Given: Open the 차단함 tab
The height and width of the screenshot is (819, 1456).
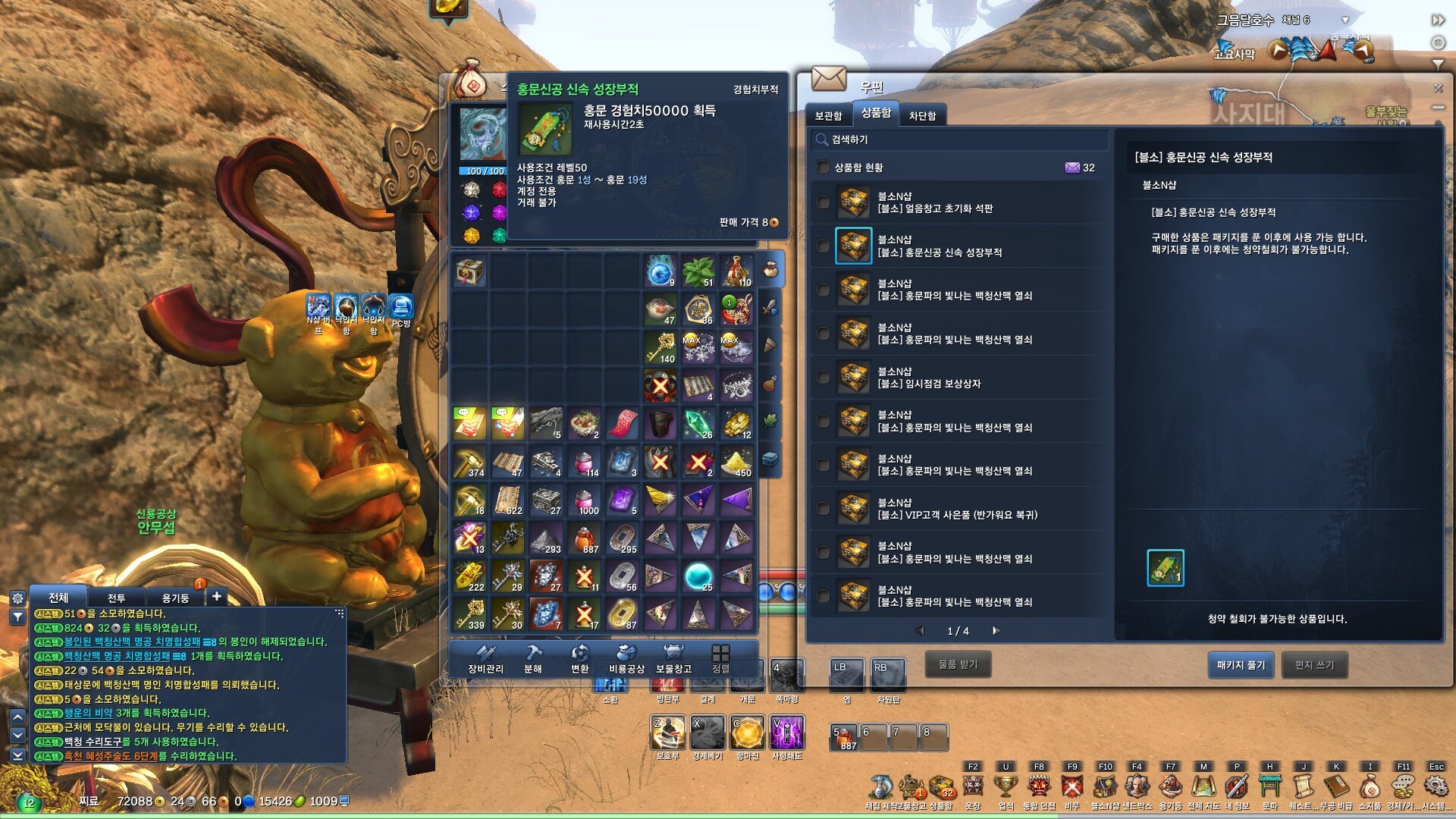Looking at the screenshot, I should 922,115.
